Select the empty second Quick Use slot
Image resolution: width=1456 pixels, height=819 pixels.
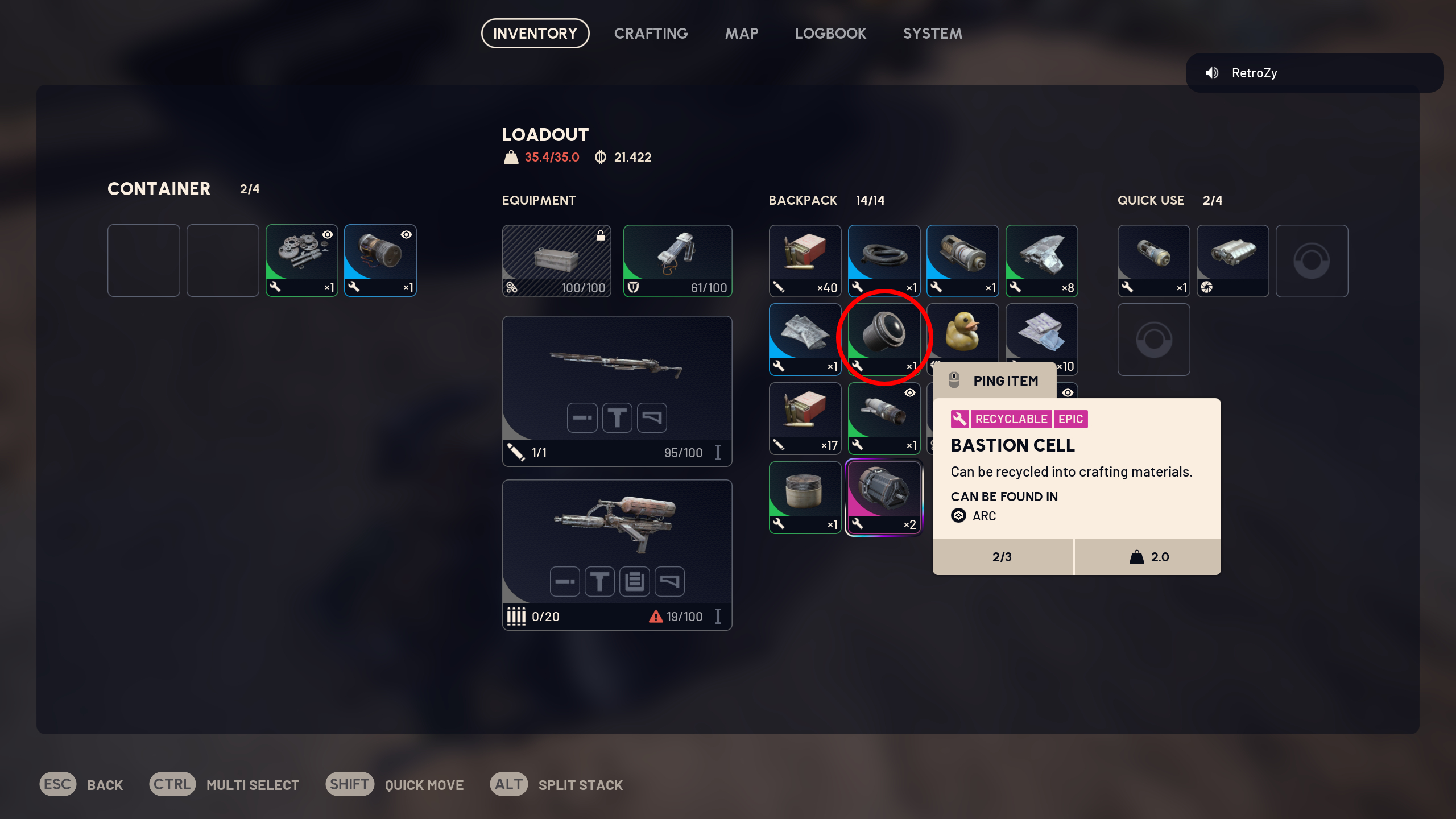pyautogui.click(x=1153, y=340)
